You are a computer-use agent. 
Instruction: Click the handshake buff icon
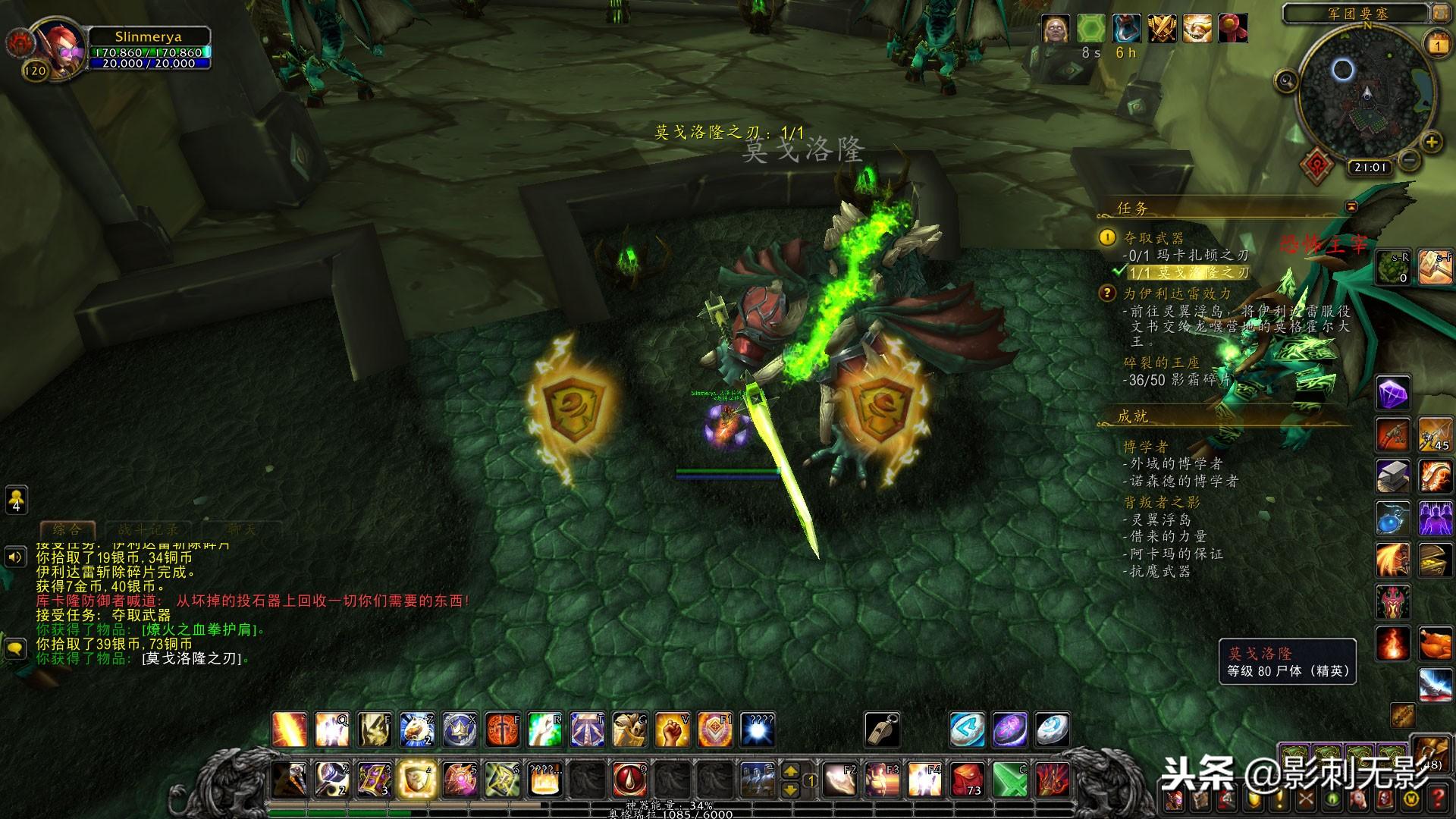point(1197,29)
